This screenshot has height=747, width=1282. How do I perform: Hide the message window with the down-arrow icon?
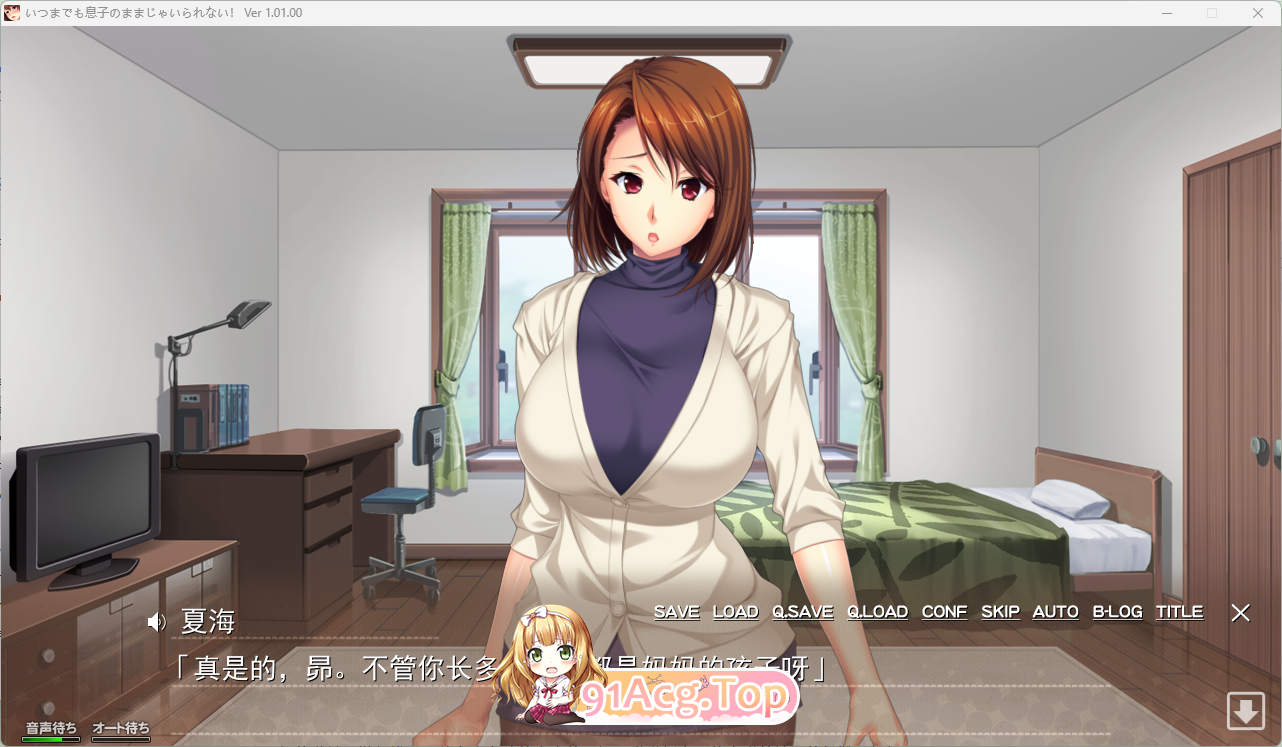click(1246, 712)
